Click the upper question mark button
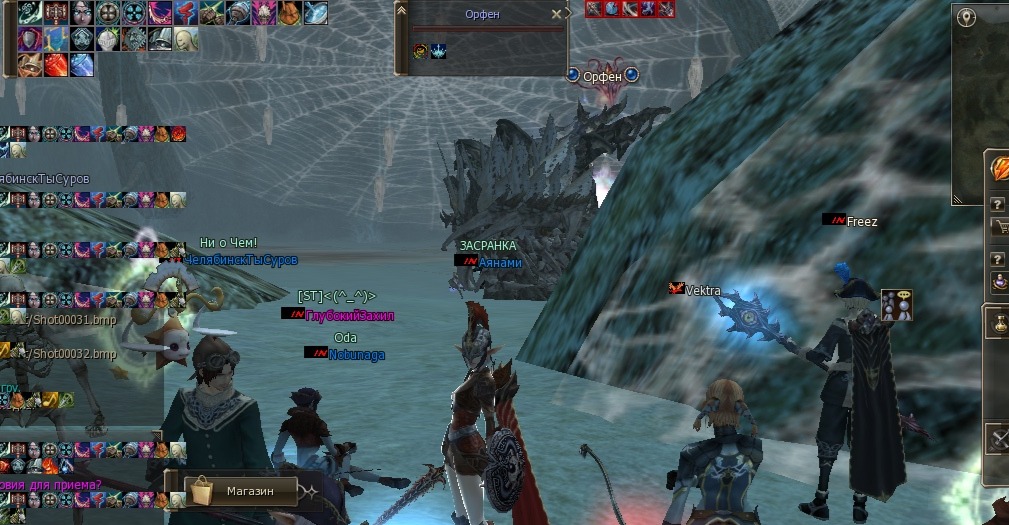The image size is (1009, 525). click(997, 203)
